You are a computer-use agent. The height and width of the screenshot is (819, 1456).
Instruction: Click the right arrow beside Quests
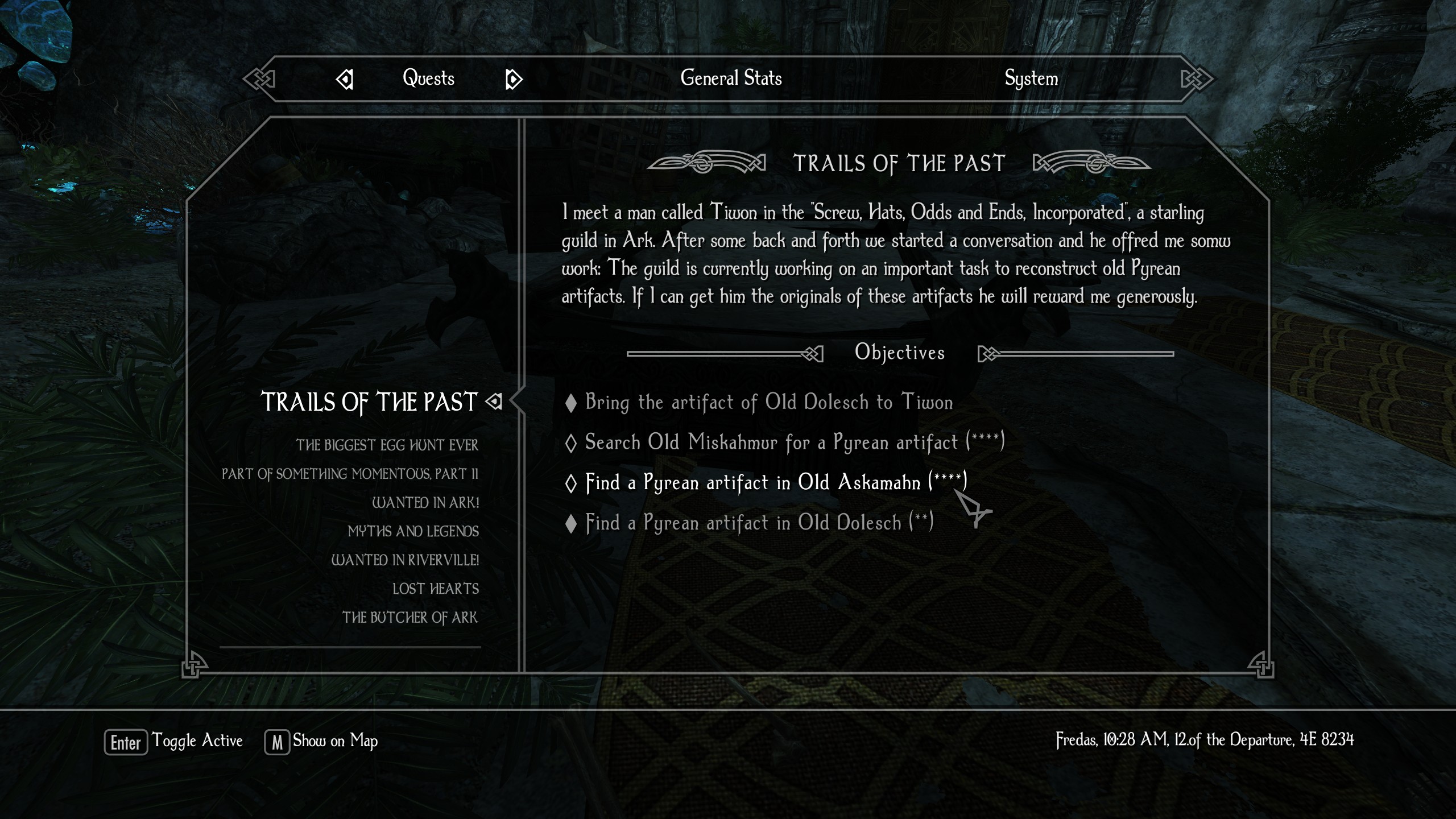[514, 80]
